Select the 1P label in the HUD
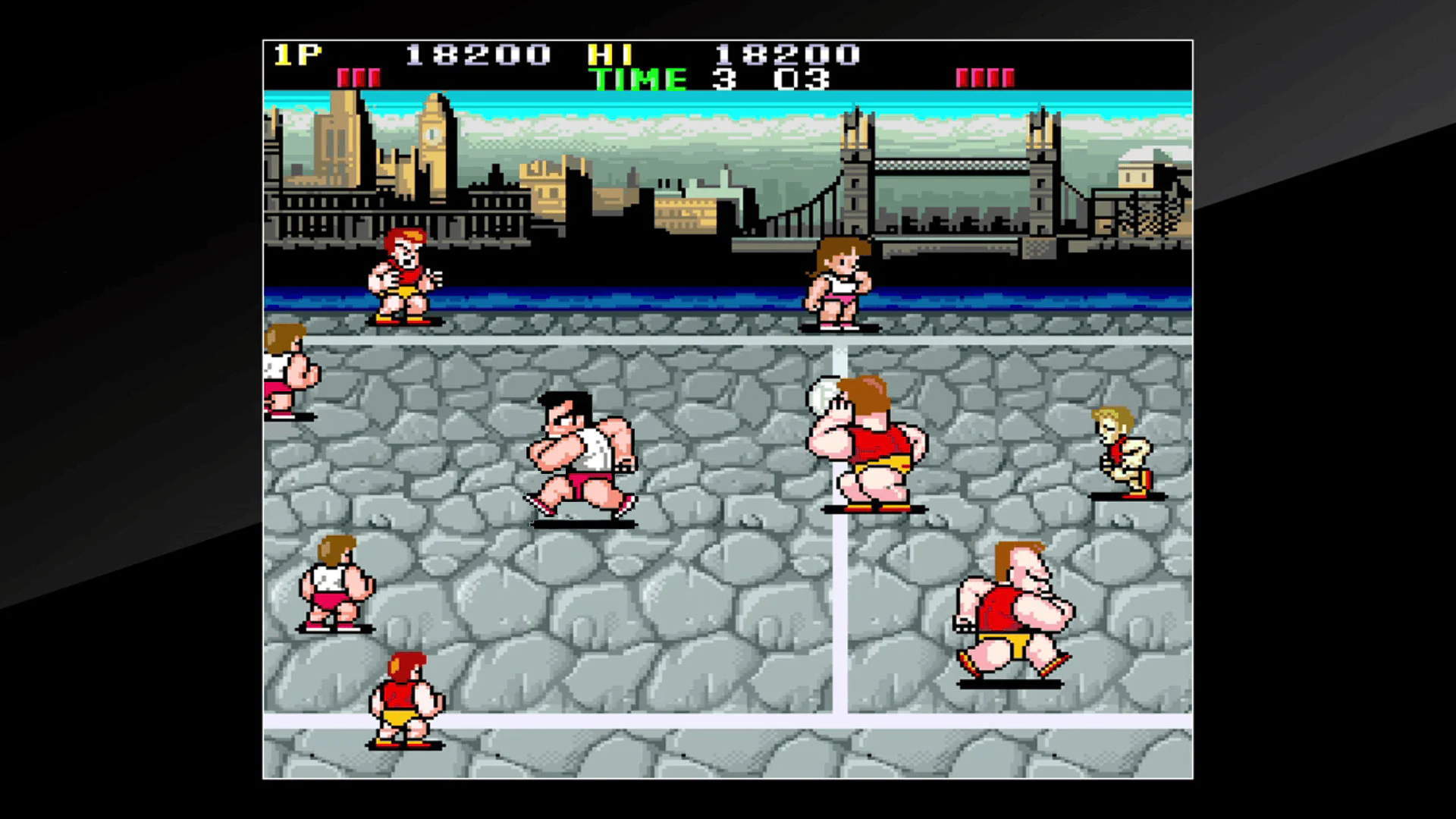Screen dimensions: 1456x819 click(296, 55)
